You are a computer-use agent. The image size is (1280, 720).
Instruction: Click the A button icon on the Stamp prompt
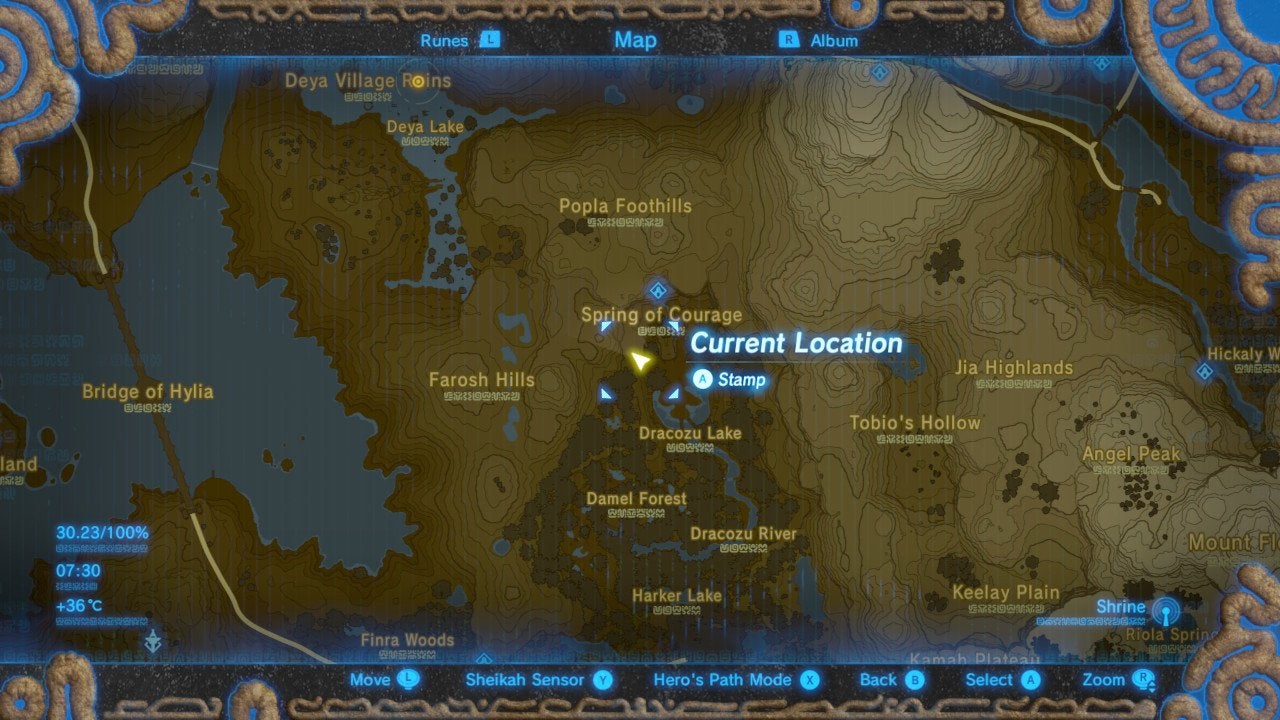pos(703,380)
